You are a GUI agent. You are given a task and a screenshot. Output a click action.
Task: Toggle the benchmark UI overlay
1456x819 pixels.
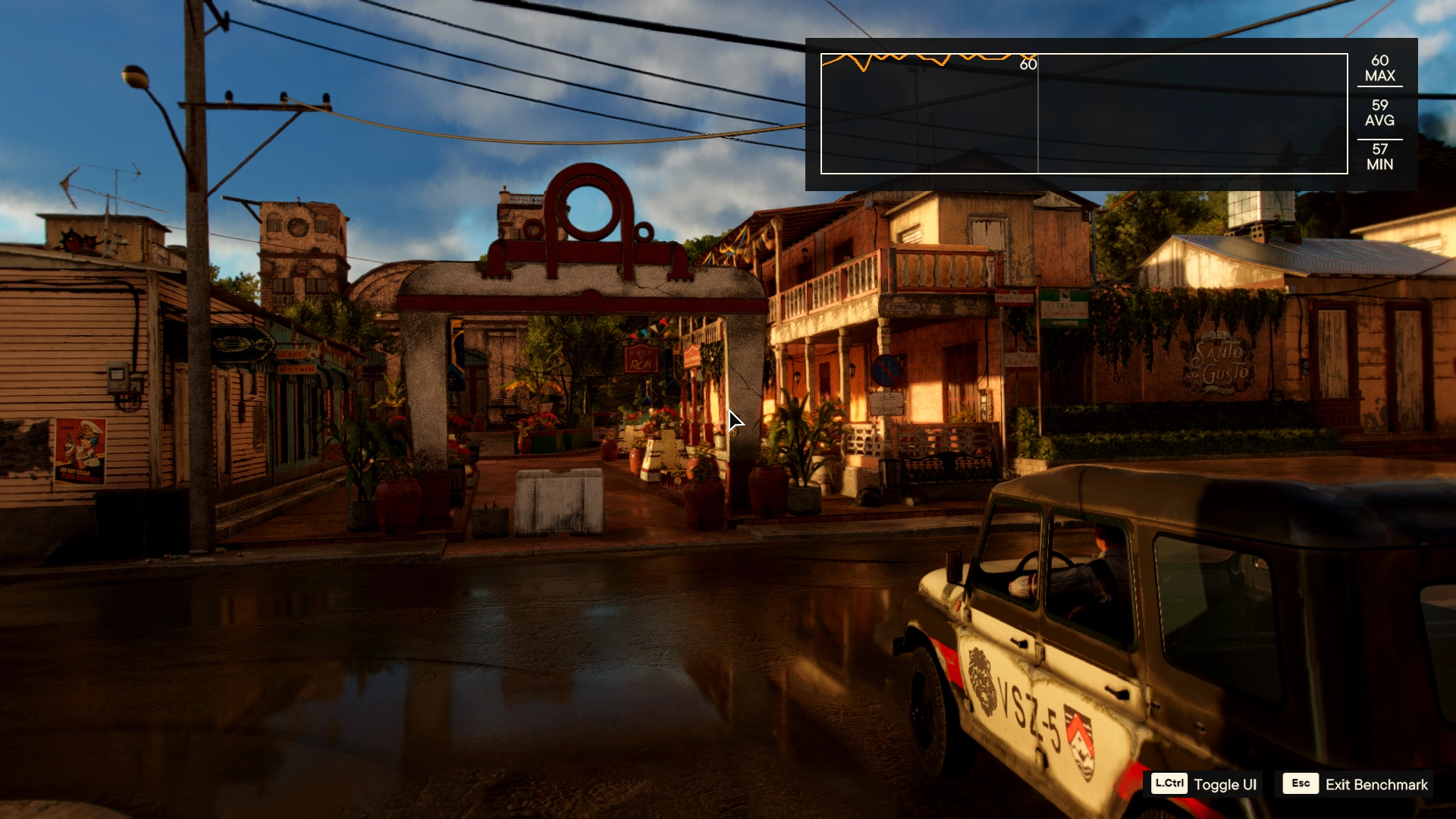click(1204, 784)
